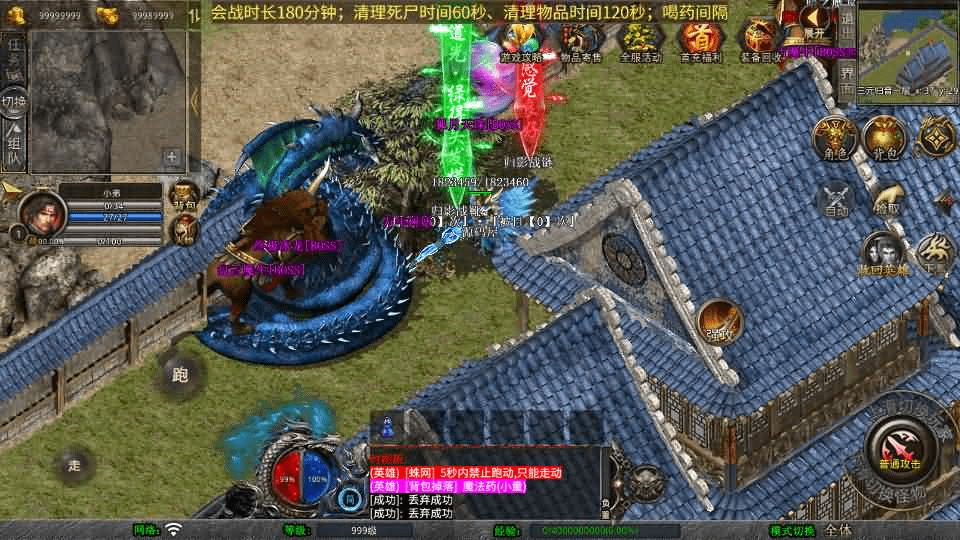
Task: Toggle the 自动 auto-battle button
Action: tap(836, 198)
